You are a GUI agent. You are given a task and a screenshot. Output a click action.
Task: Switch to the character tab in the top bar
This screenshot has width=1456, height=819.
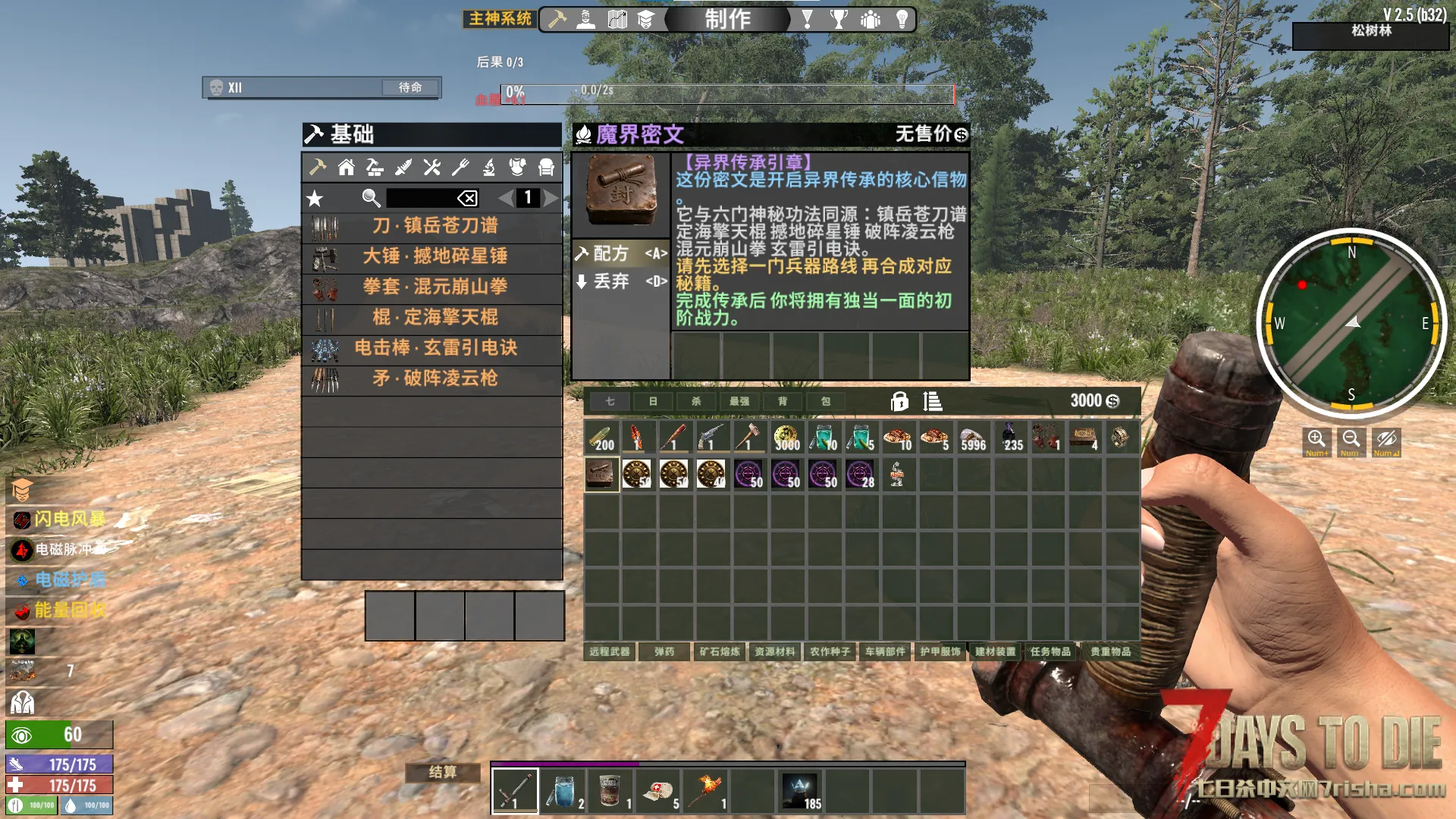[x=586, y=19]
